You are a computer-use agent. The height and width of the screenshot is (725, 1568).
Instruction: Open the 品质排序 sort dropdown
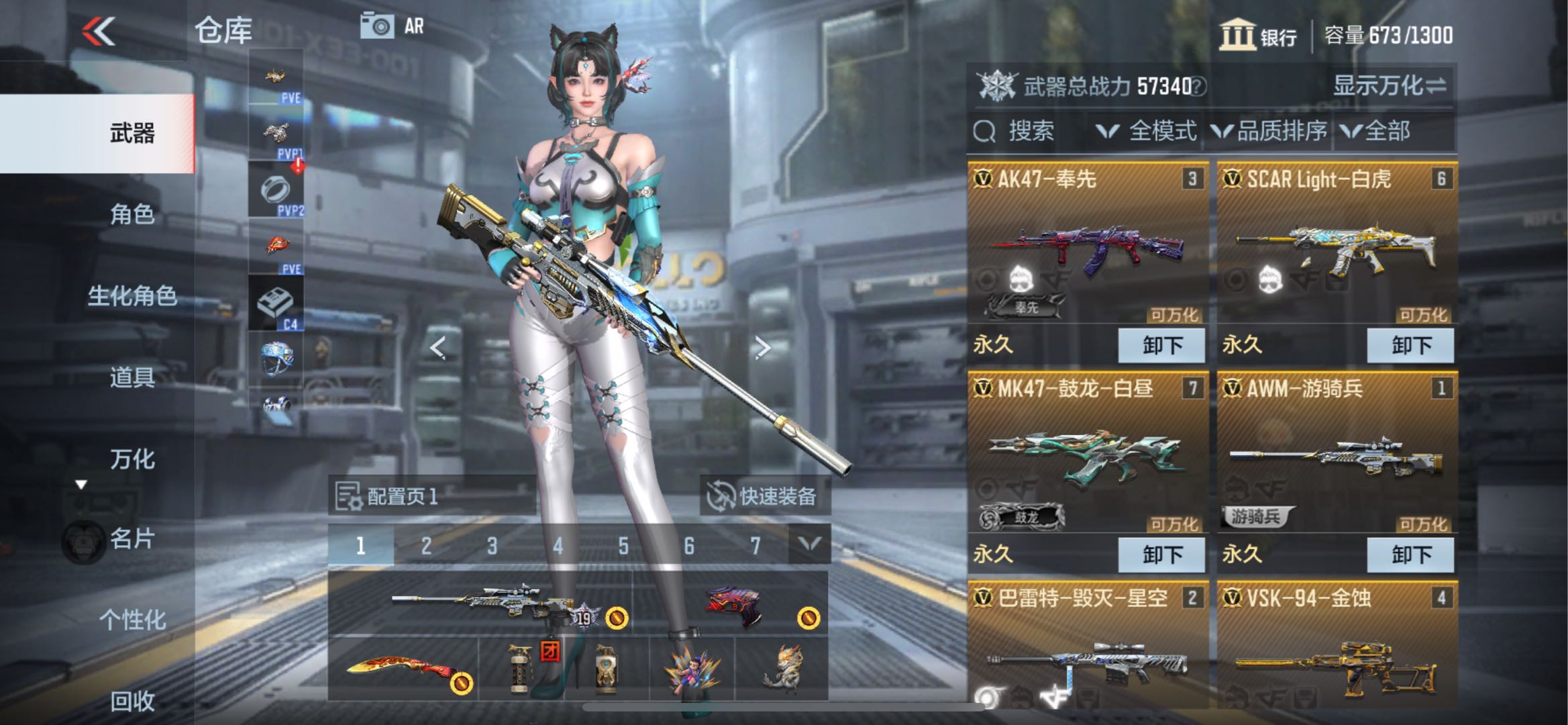(x=1270, y=131)
